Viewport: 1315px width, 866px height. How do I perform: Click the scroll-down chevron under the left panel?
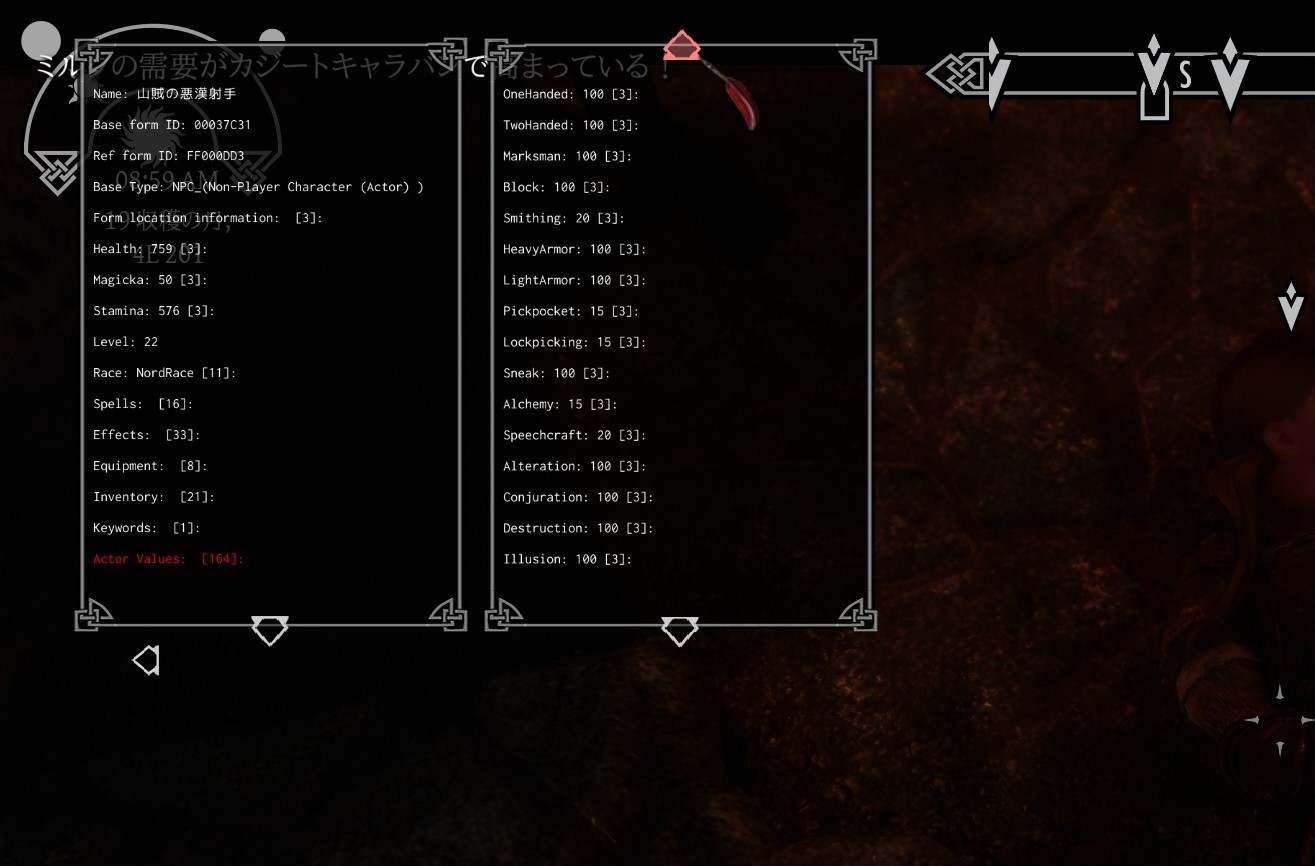(x=269, y=630)
